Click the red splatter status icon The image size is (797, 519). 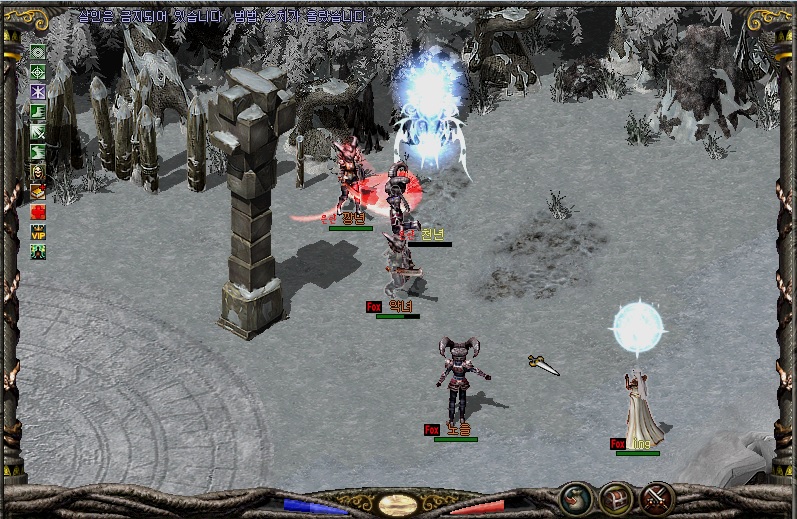(x=38, y=212)
